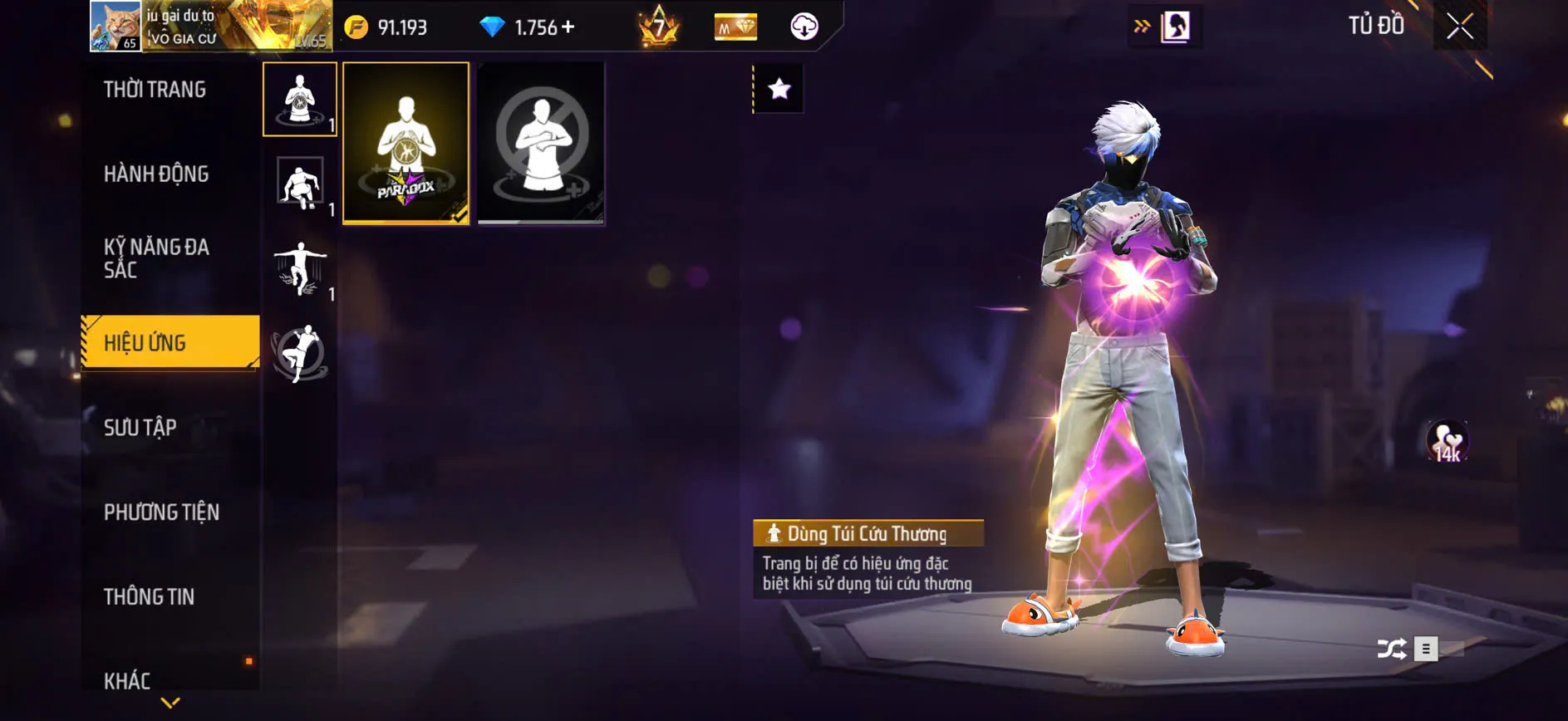The image size is (1568, 721).
Task: Open the player profile avatar
Action: (116, 26)
